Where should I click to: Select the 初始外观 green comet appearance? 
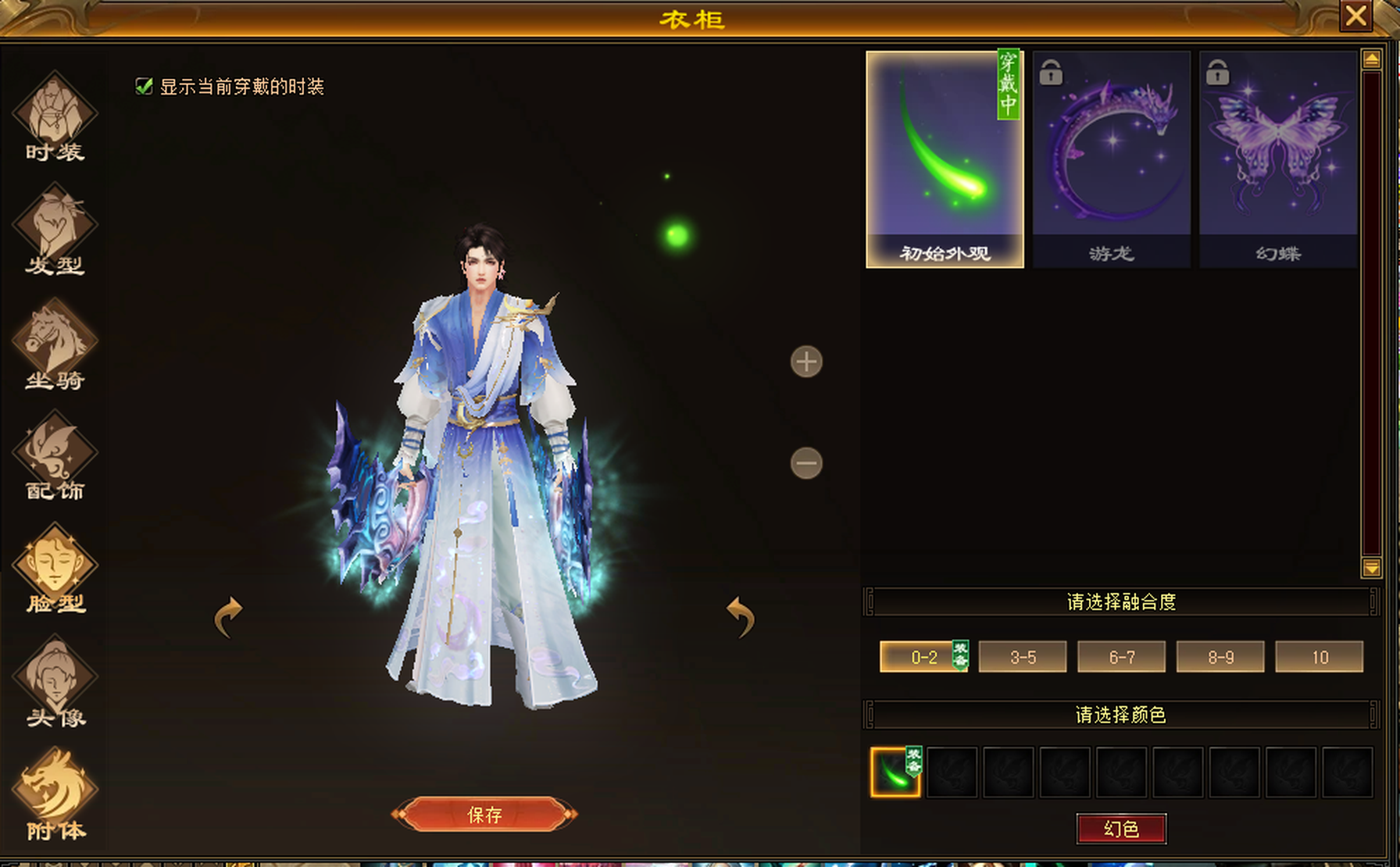[945, 159]
